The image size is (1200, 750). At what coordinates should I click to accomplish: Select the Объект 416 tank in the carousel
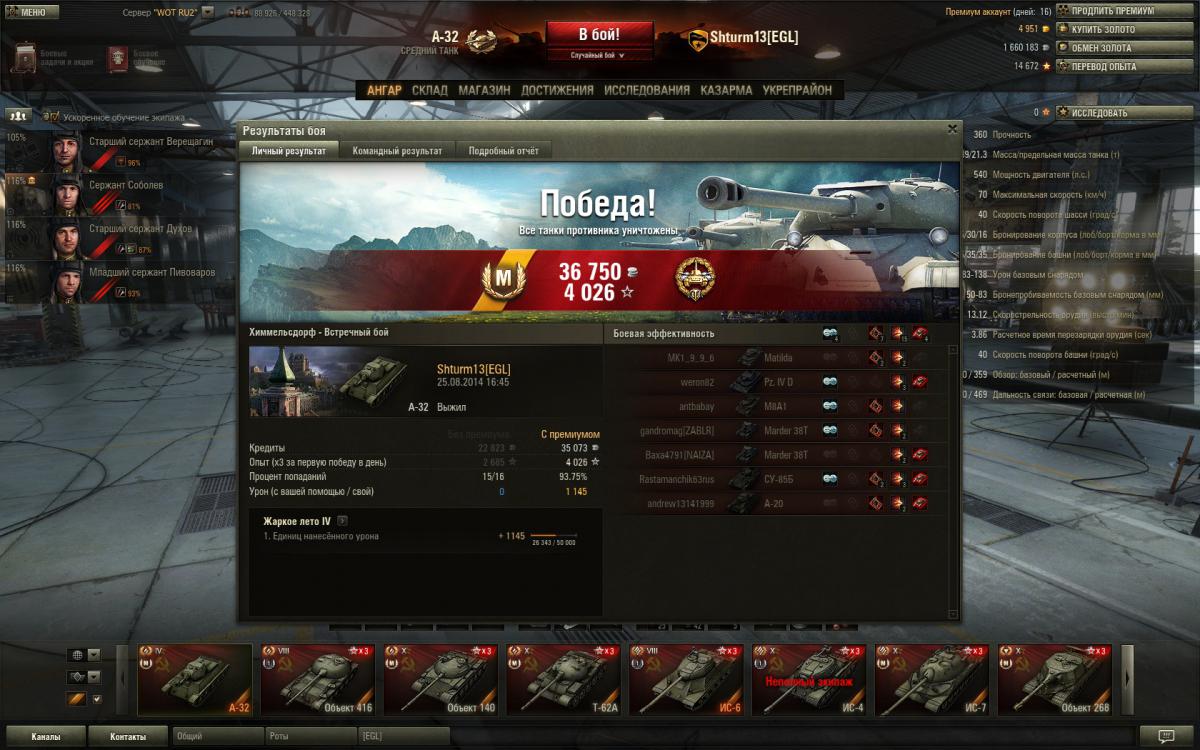(x=318, y=680)
